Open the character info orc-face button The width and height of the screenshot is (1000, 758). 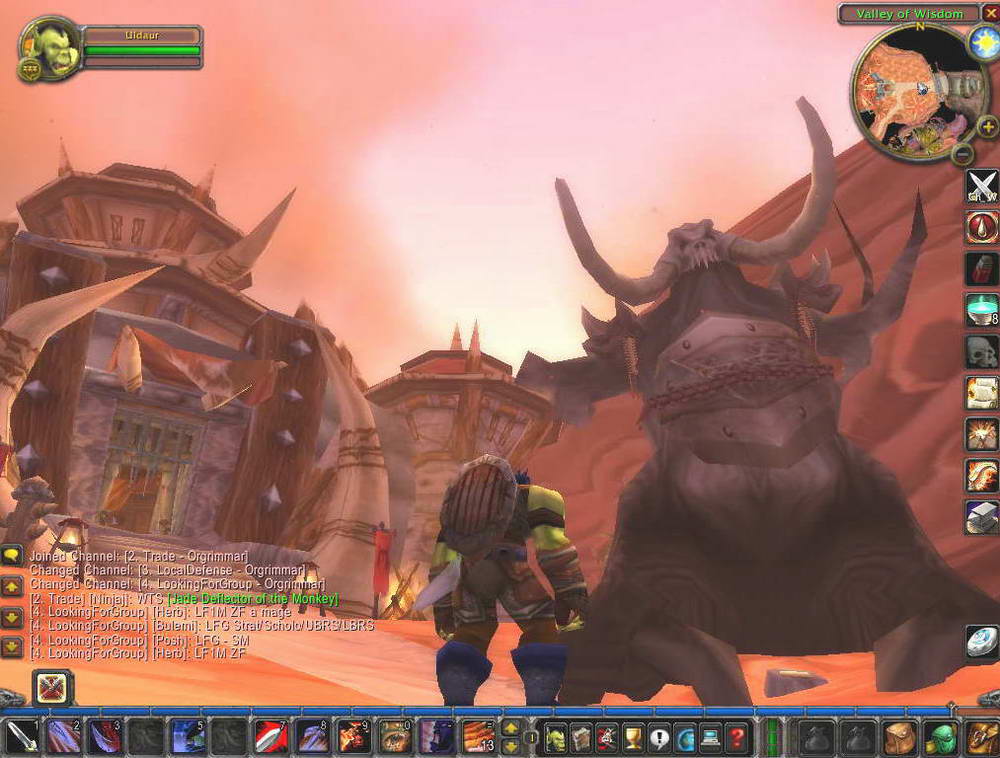point(555,738)
